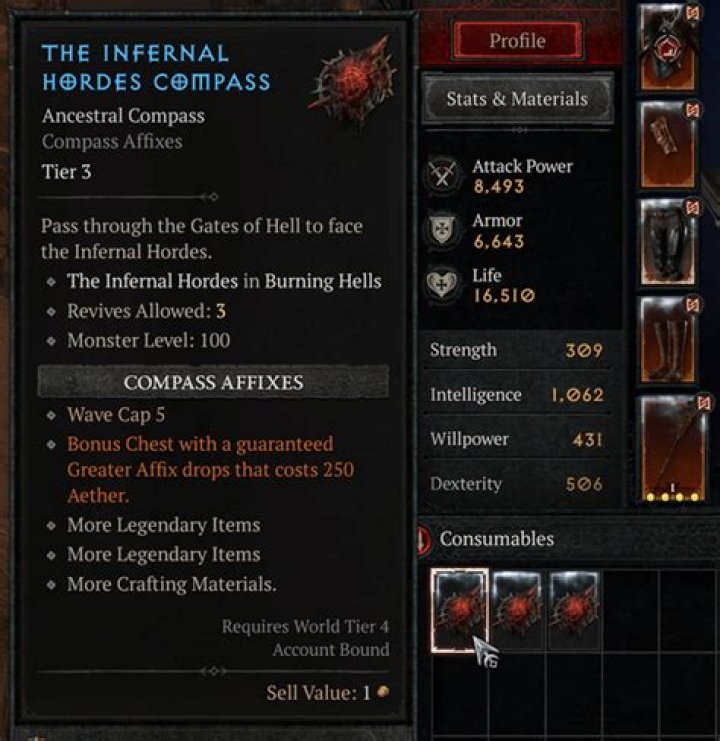Viewport: 720px width, 741px height.
Task: Open the Profile panel
Action: point(517,41)
